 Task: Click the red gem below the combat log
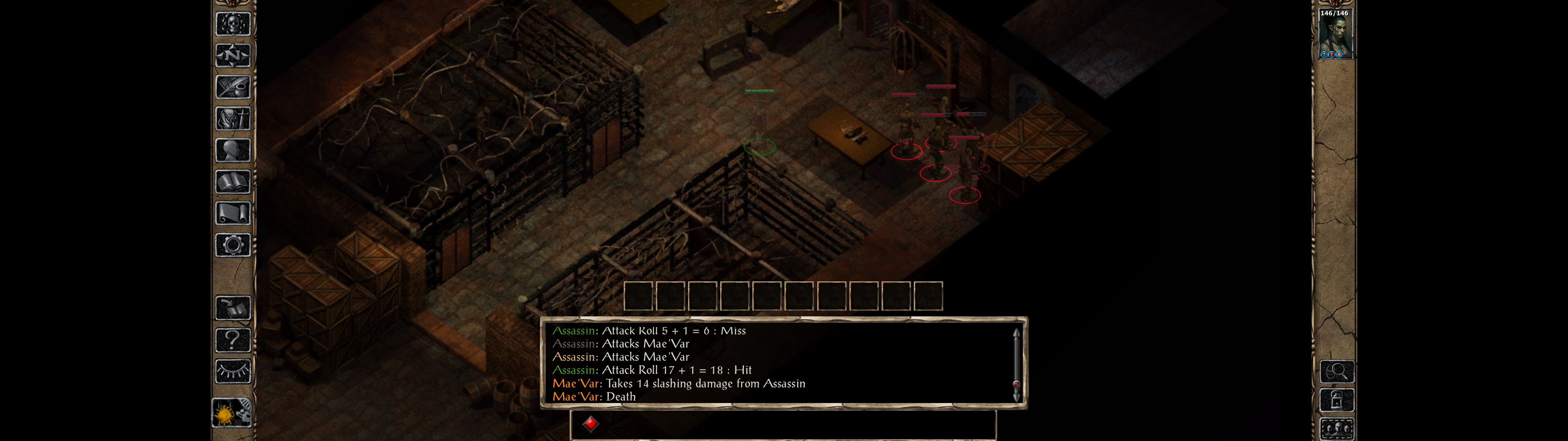point(590,423)
